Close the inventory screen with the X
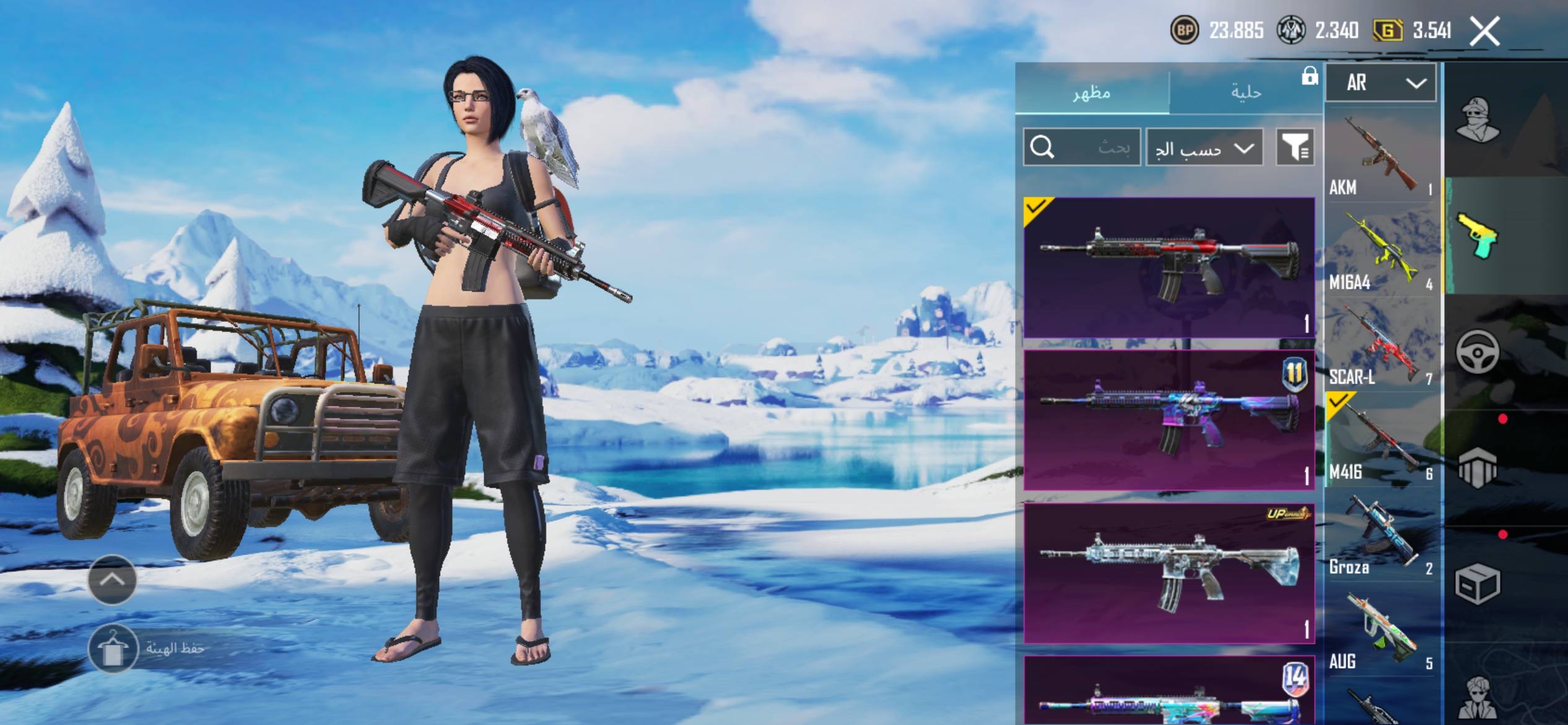Screen dimensions: 1568x725 click(1484, 31)
